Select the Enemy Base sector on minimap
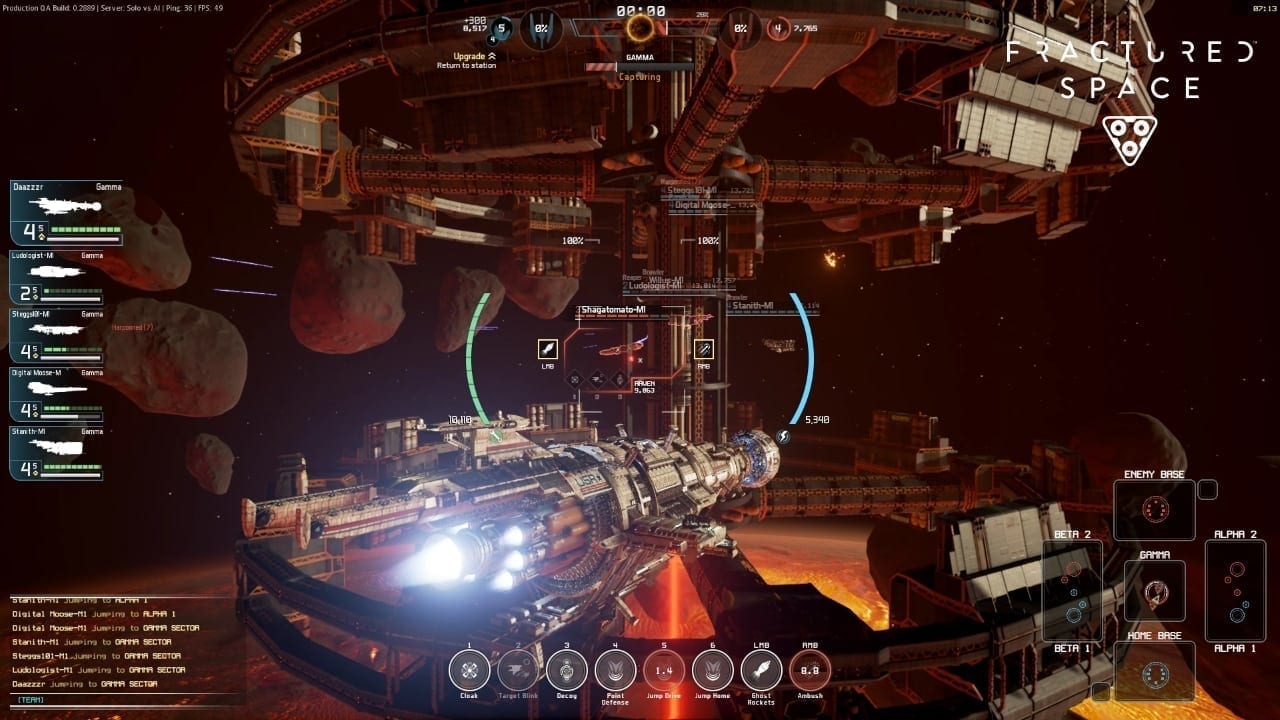Viewport: 1280px width, 720px height. pyautogui.click(x=1155, y=510)
